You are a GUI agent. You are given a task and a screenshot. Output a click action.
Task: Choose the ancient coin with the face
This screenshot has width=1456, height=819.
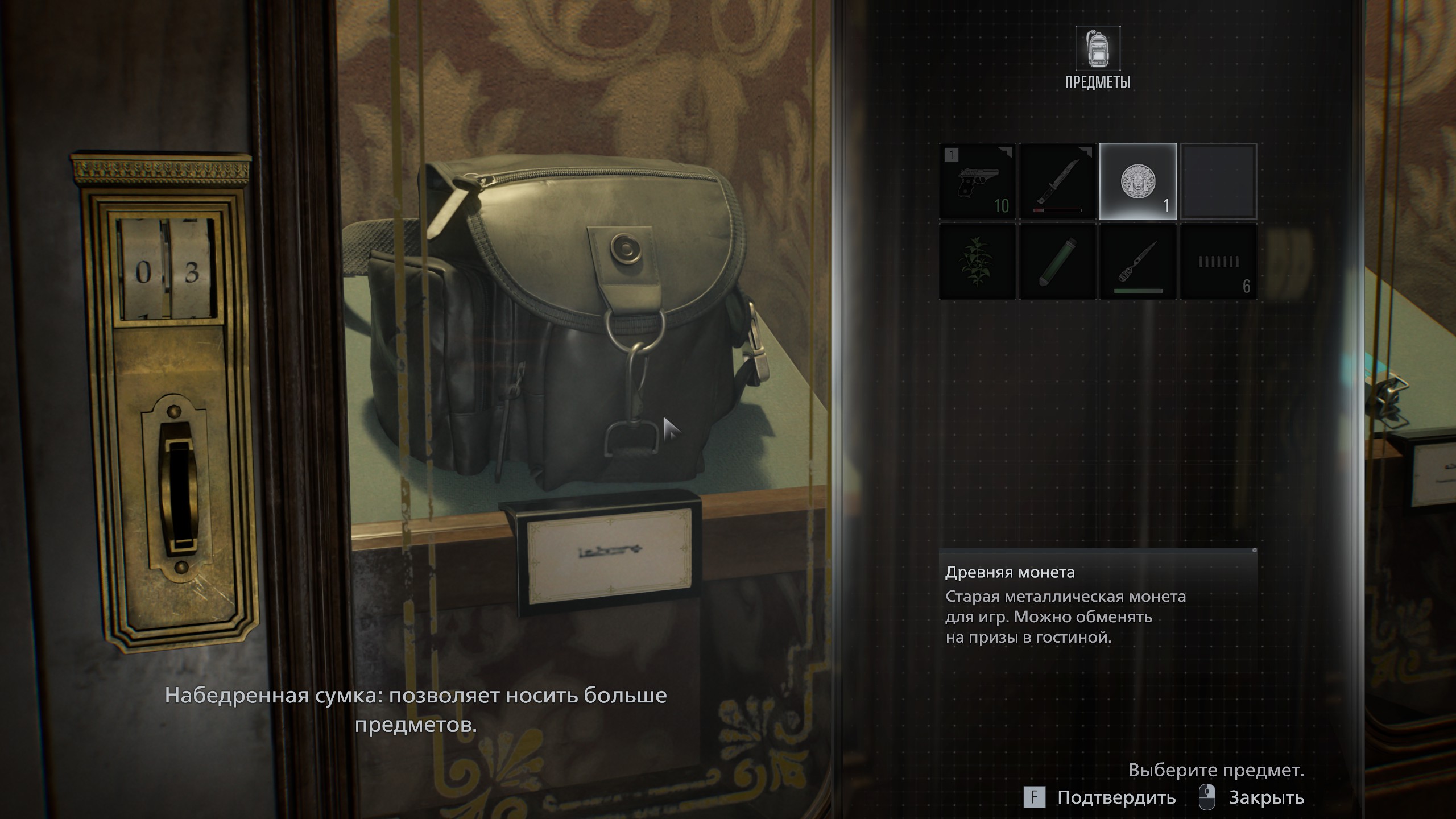(1137, 181)
